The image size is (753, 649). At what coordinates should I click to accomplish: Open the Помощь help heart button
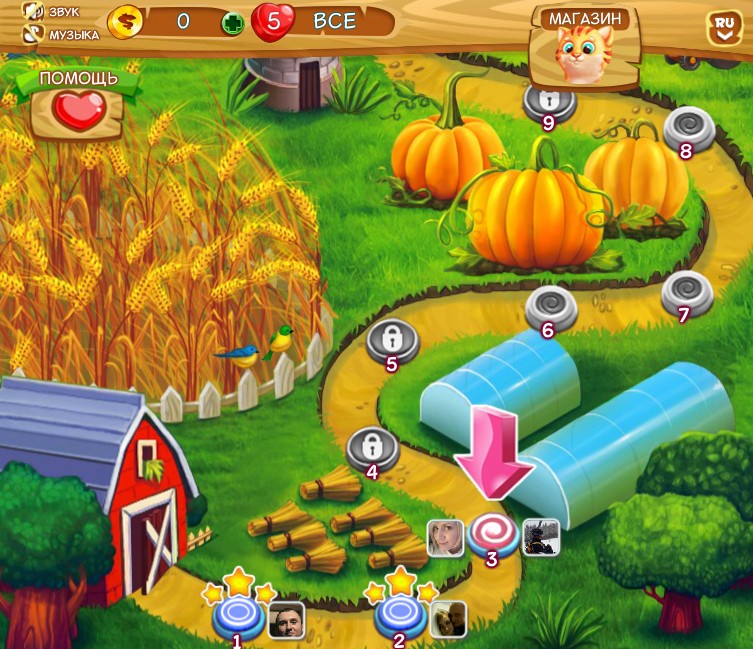(77, 107)
